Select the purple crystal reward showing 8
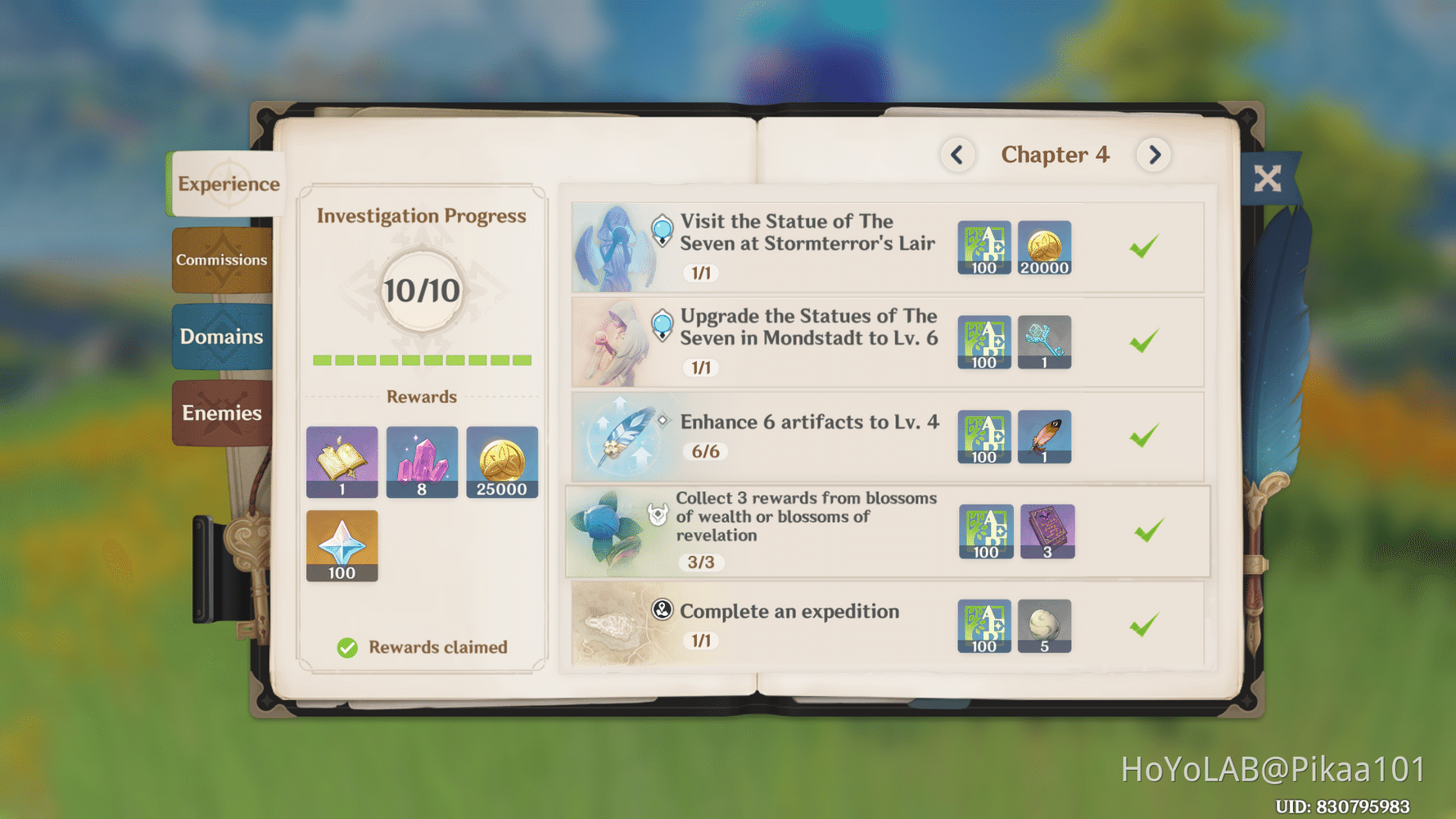 coord(422,461)
